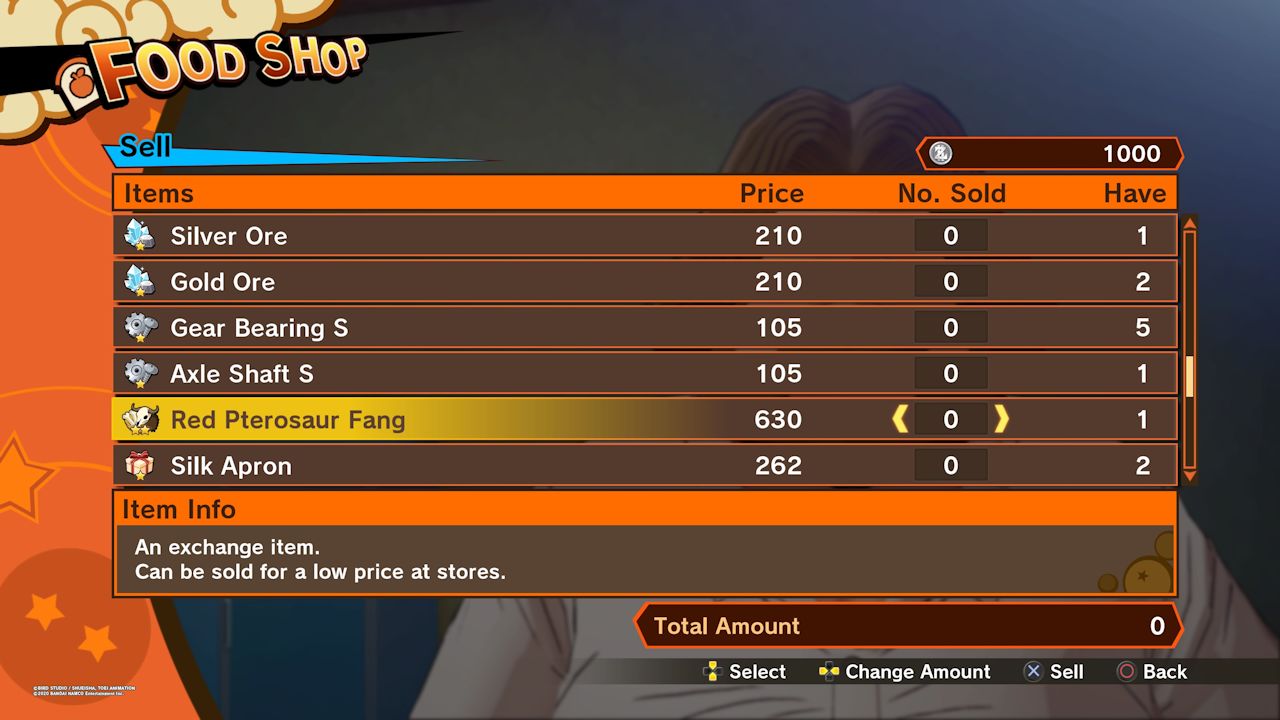
Task: Click the No. Sold column header
Action: [951, 193]
